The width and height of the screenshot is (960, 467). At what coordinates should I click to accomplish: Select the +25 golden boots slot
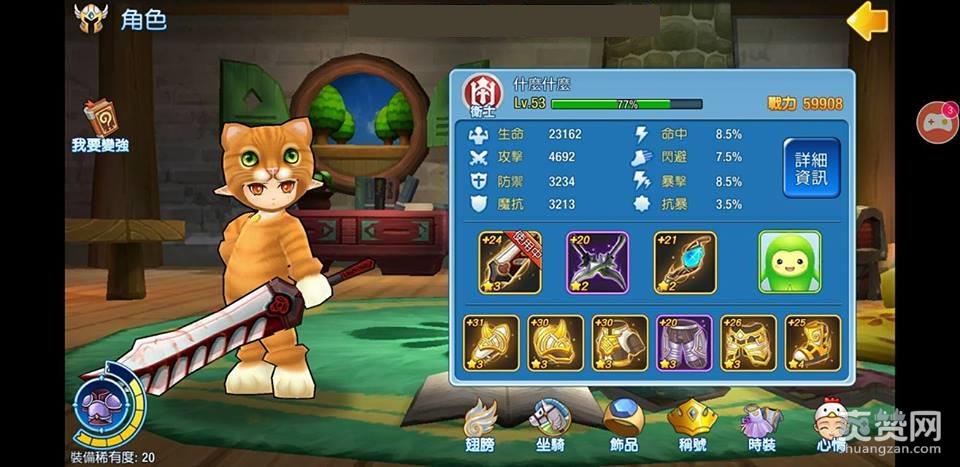click(812, 344)
